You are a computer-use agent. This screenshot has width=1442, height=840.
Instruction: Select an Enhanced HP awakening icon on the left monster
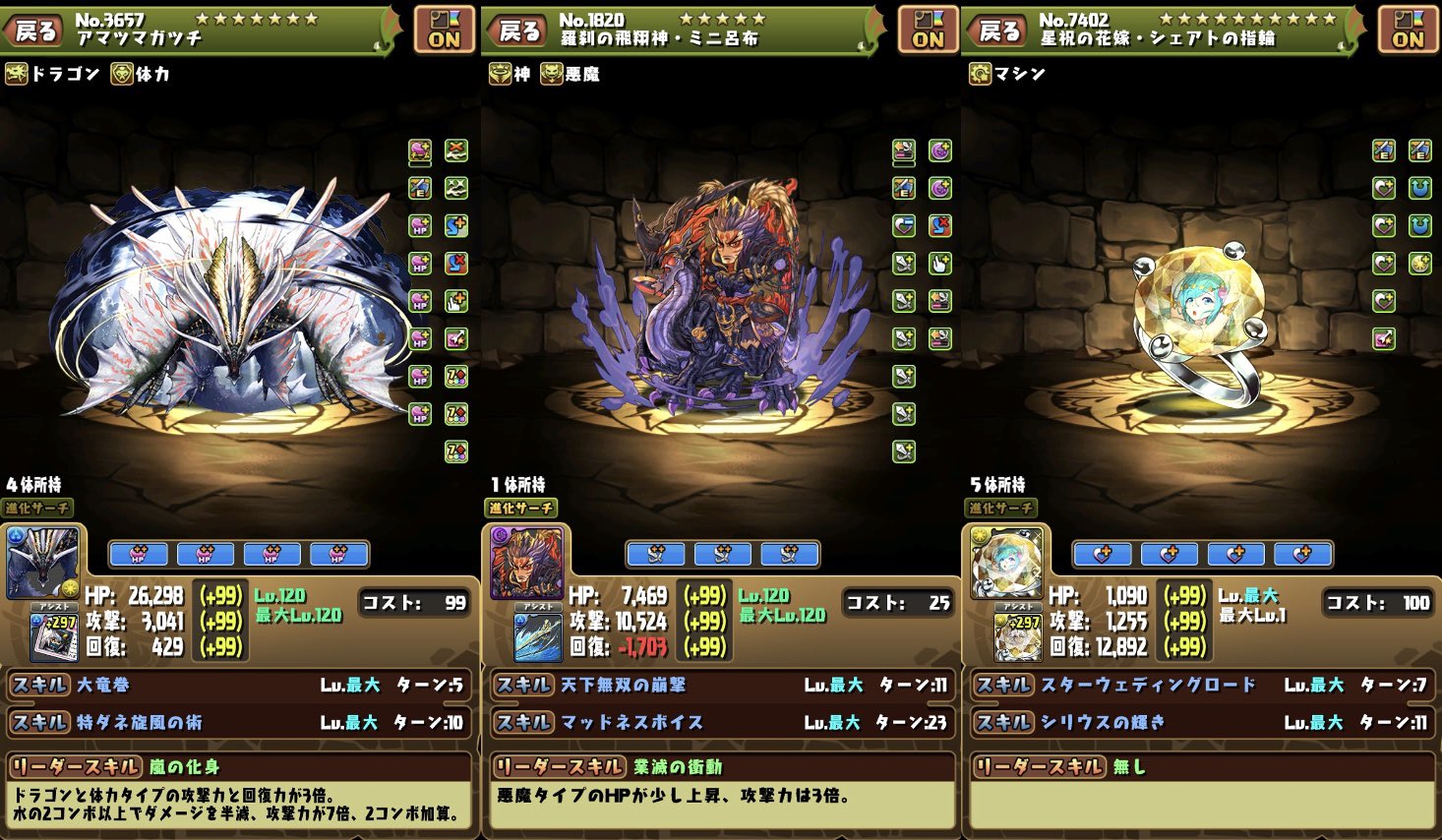pyautogui.click(x=418, y=264)
